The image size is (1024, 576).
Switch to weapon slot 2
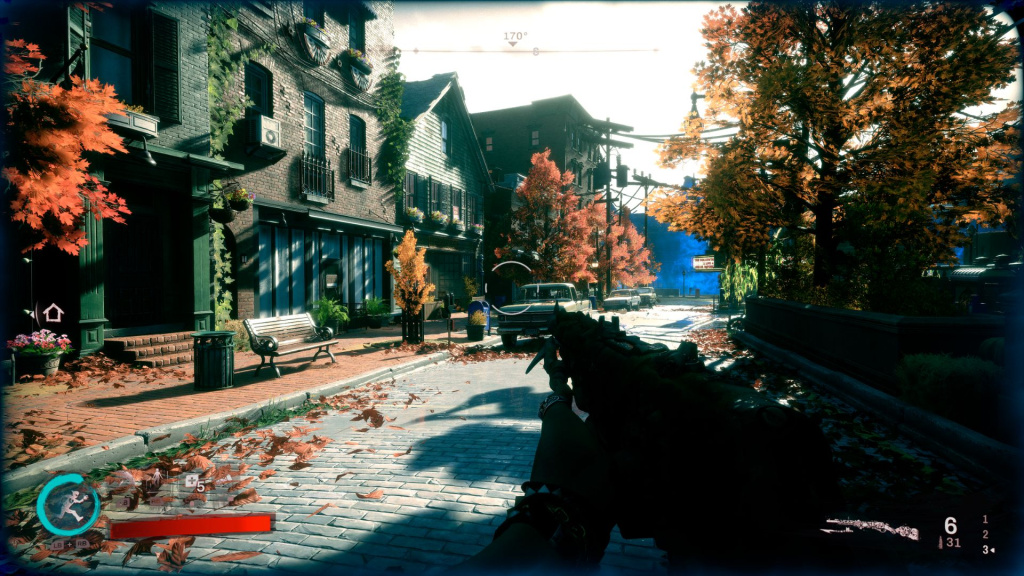[985, 534]
